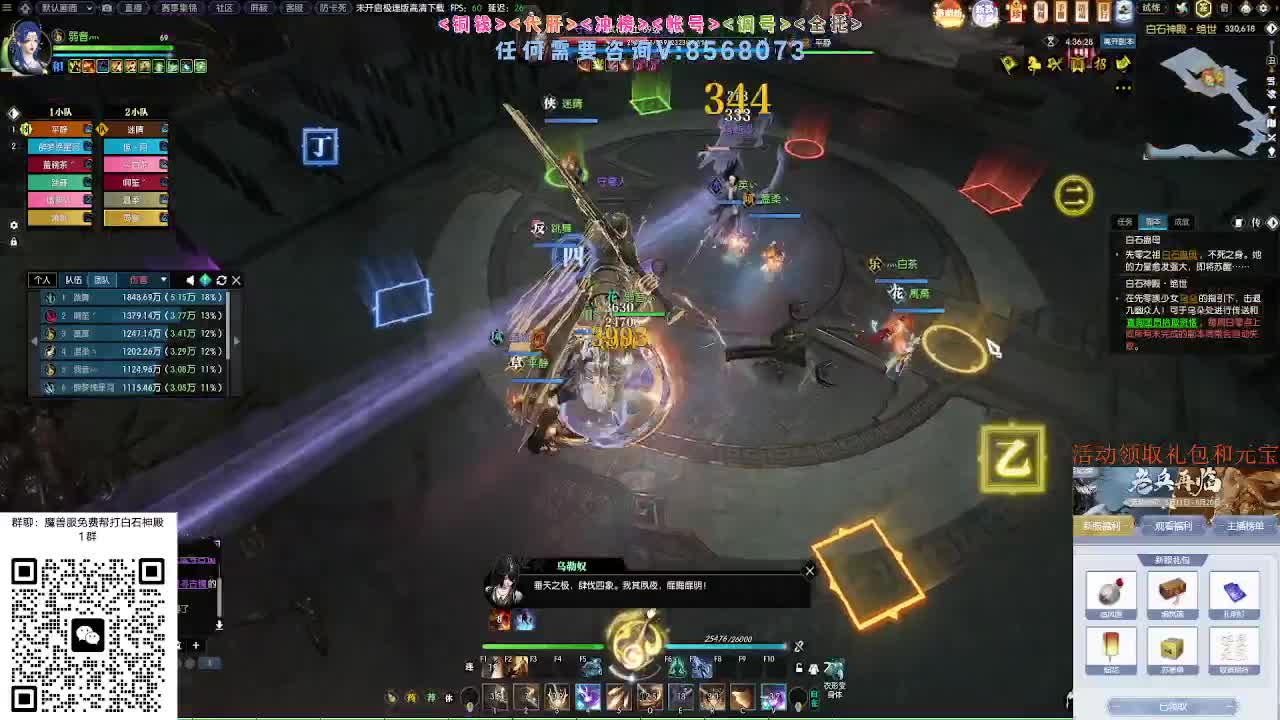Click the 传 icon next to the quest panel tabs
The image size is (1280, 720).
[1256, 223]
